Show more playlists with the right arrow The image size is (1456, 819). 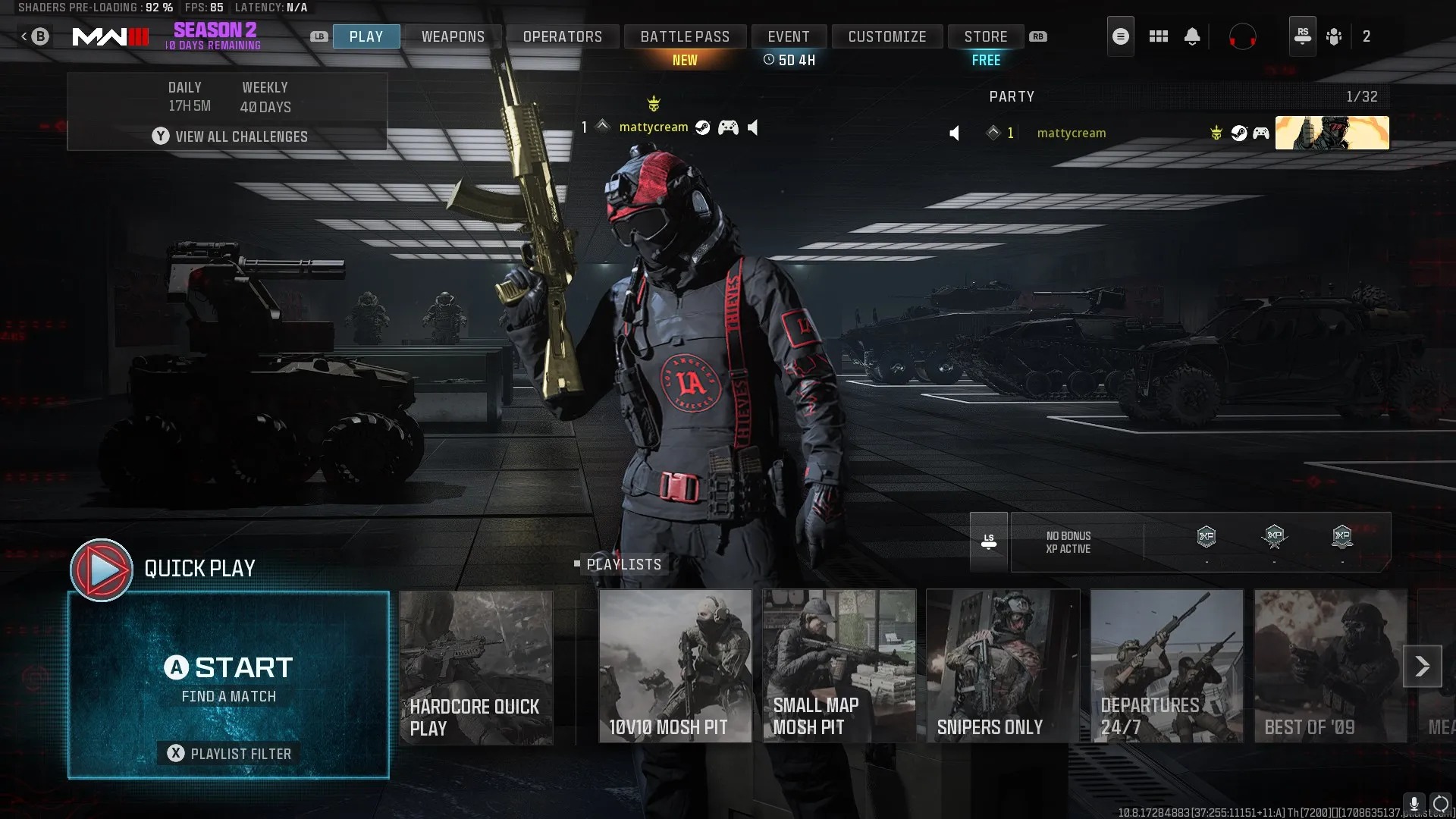point(1422,666)
